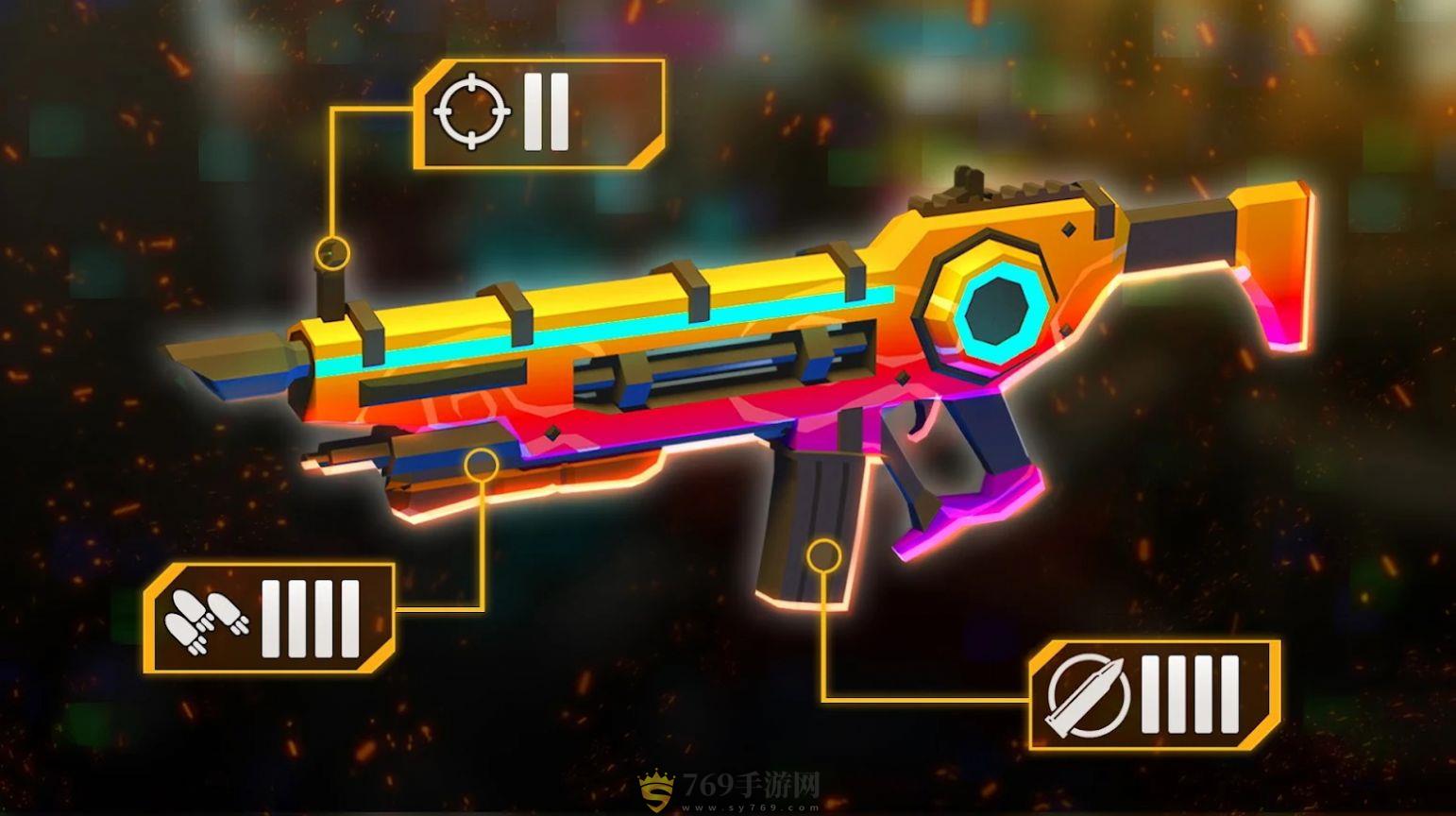Open the bullet ammo stat panel
The image size is (1456, 816).
[x=1154, y=695]
